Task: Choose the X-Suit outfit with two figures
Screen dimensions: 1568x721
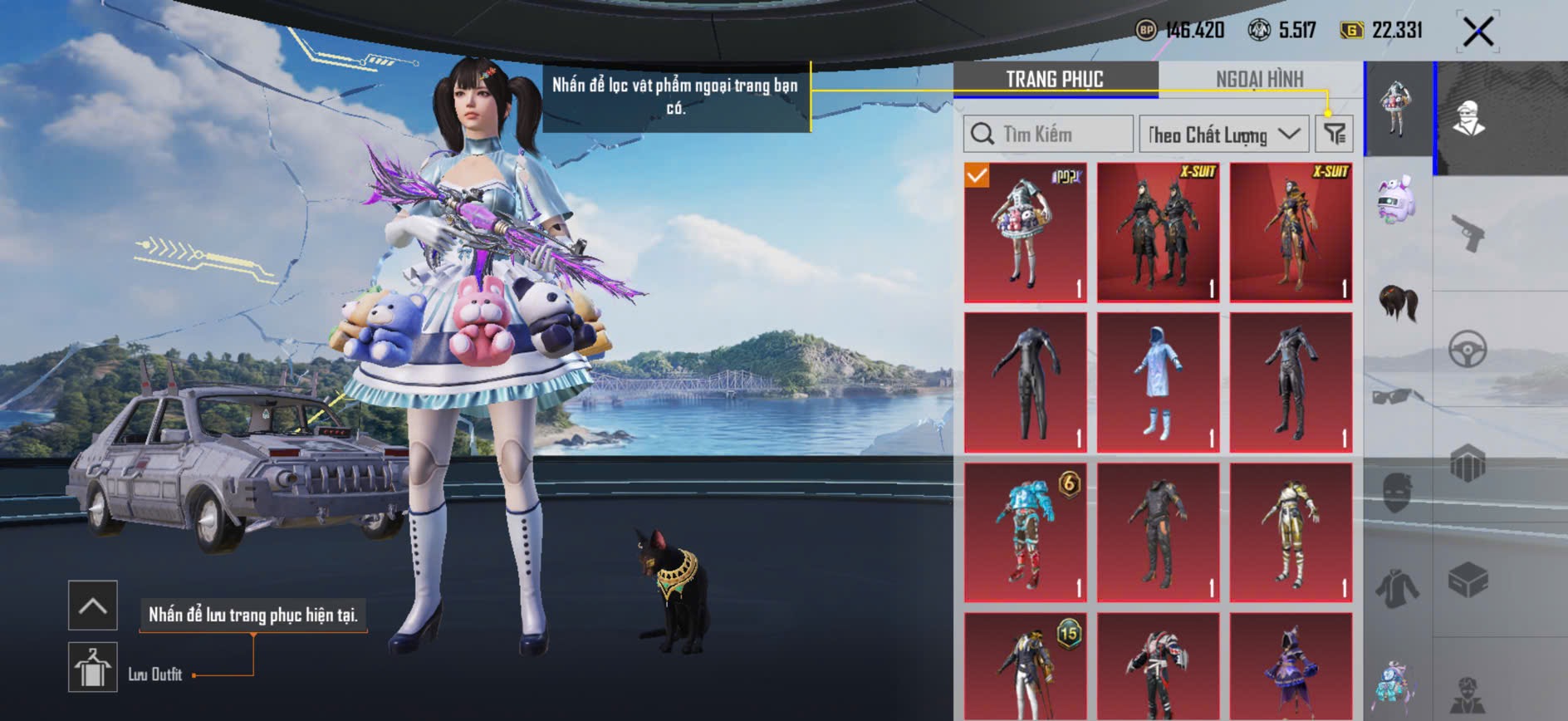Action: click(x=1158, y=232)
